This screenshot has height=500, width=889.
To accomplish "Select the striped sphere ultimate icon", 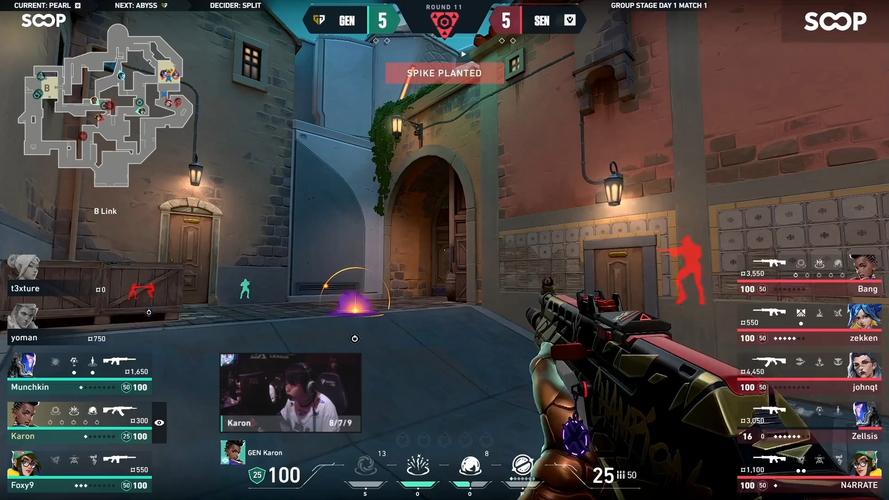I will pyautogui.click(x=522, y=466).
